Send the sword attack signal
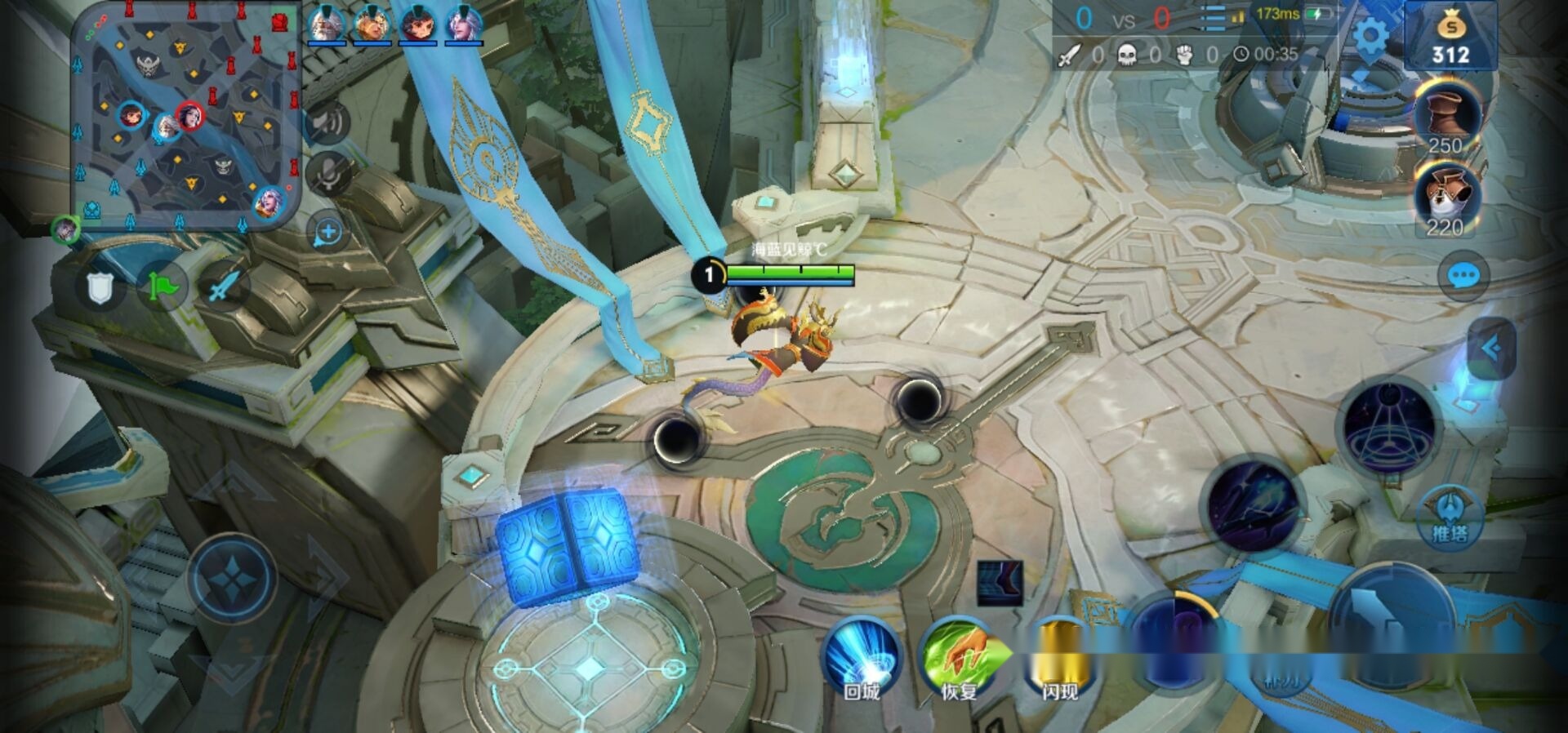 (x=224, y=286)
